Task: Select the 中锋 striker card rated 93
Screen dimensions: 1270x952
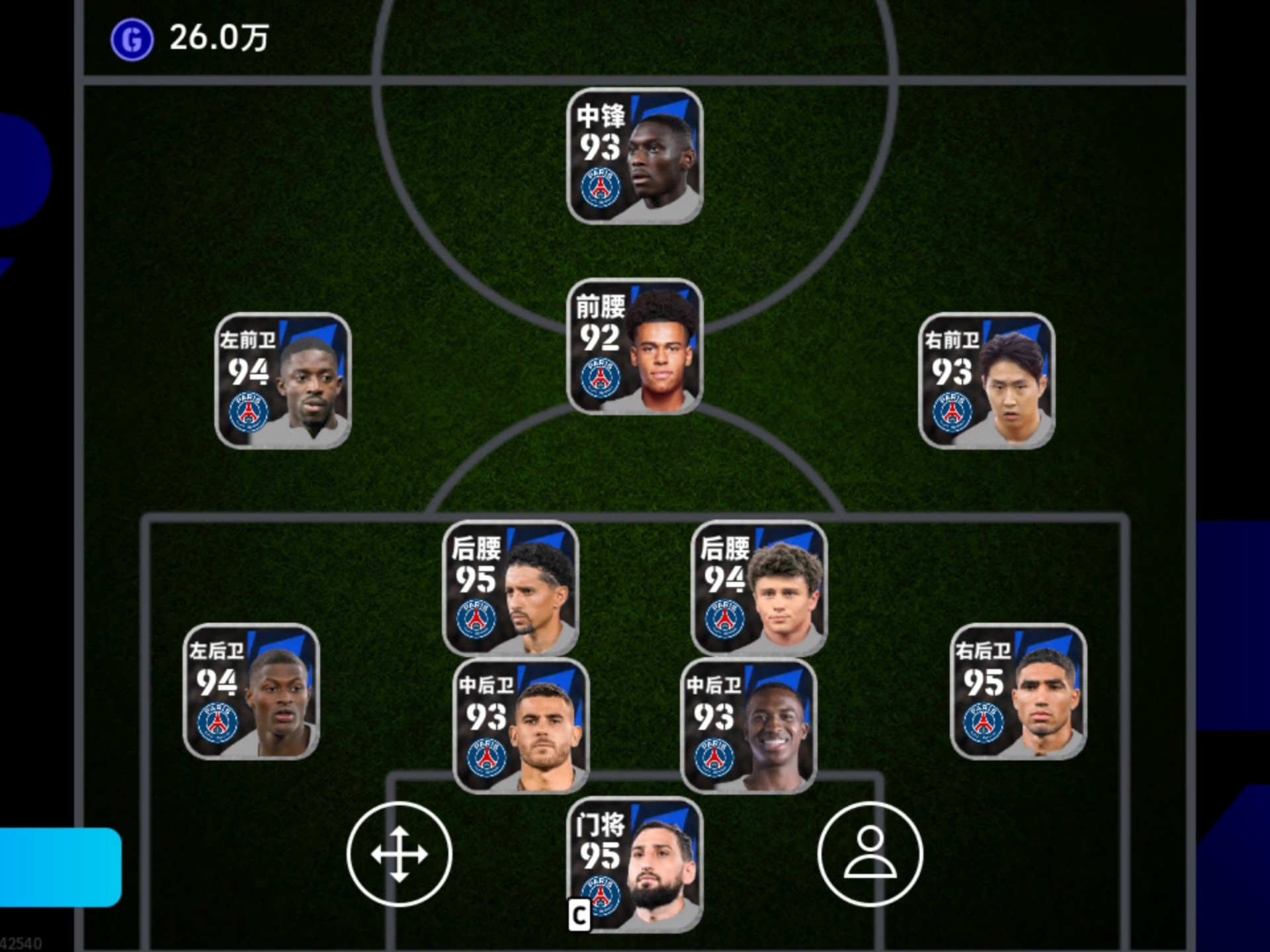Action: coord(634,156)
